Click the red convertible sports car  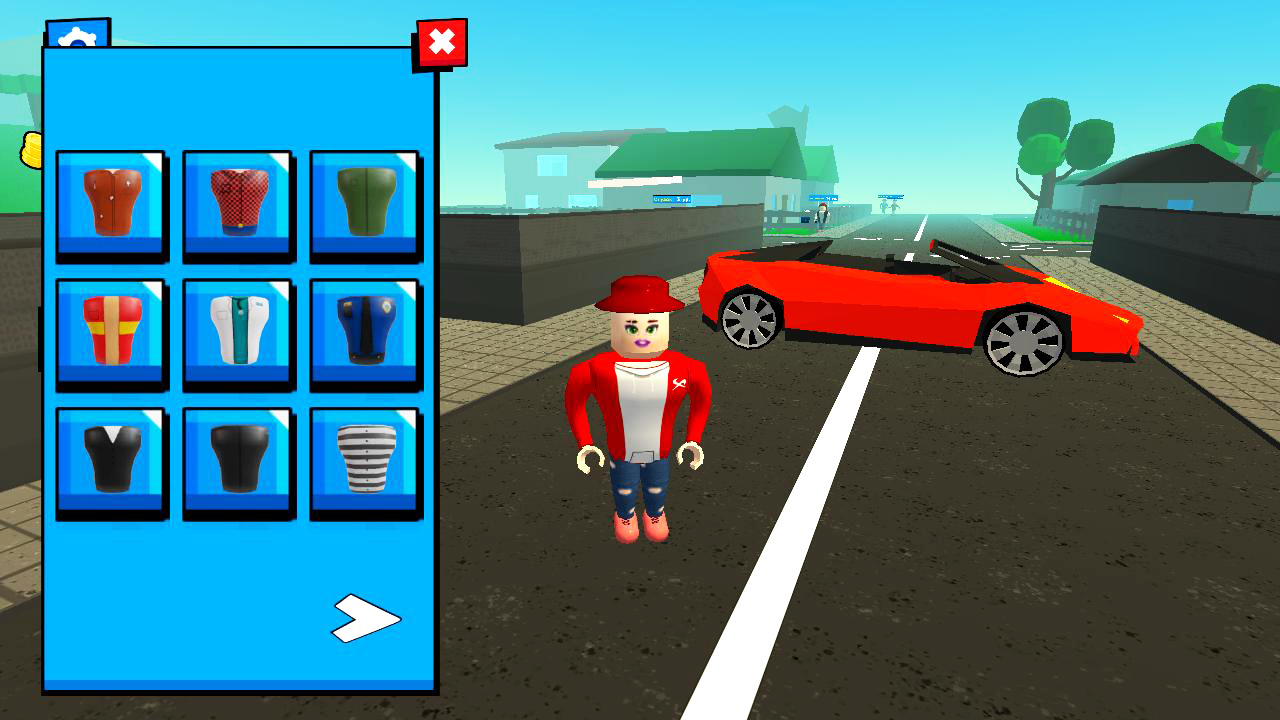(x=920, y=300)
